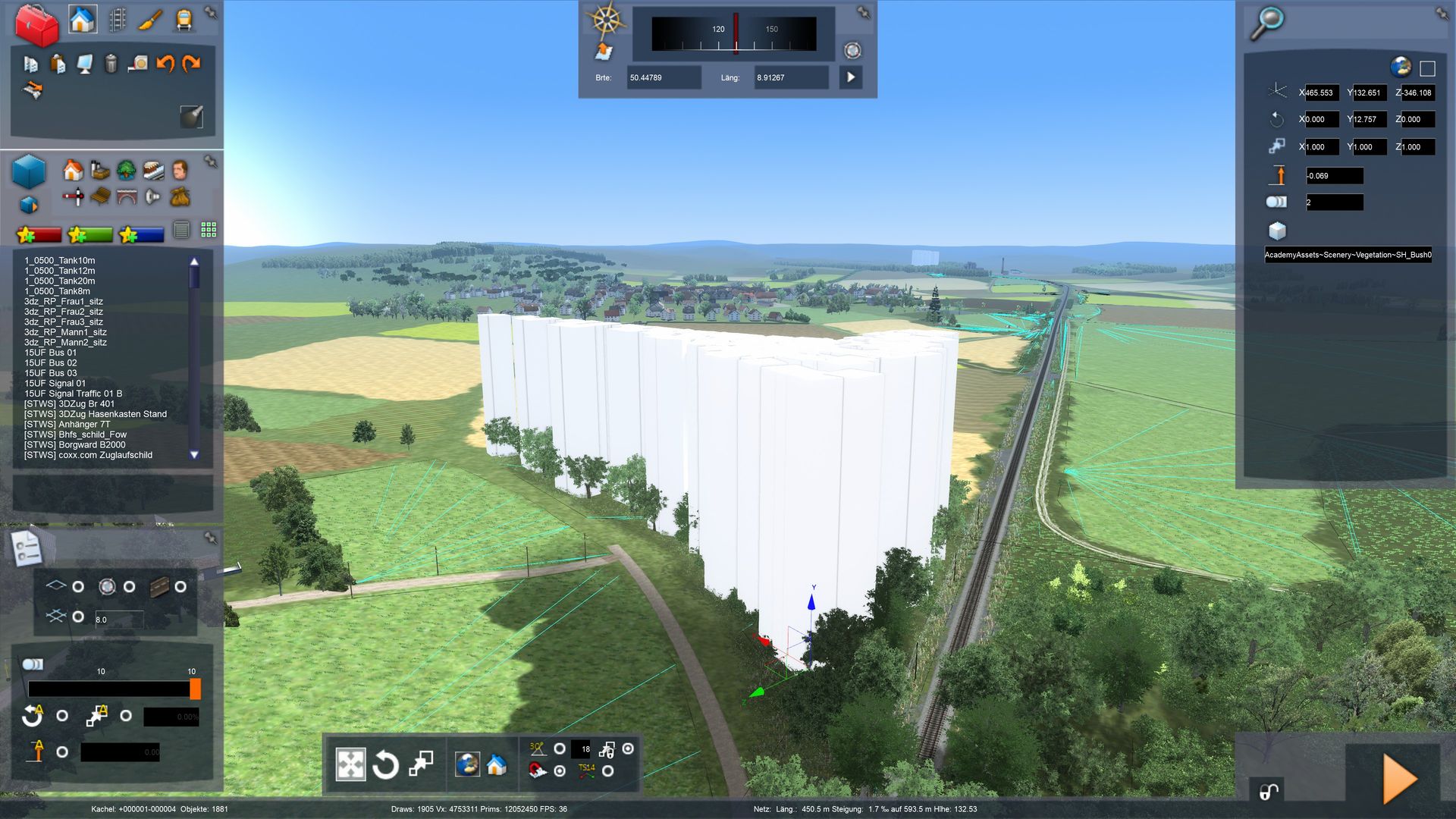Choose '[STWS] Borgward B2000' from the list
Image resolution: width=1456 pixels, height=819 pixels.
(74, 445)
